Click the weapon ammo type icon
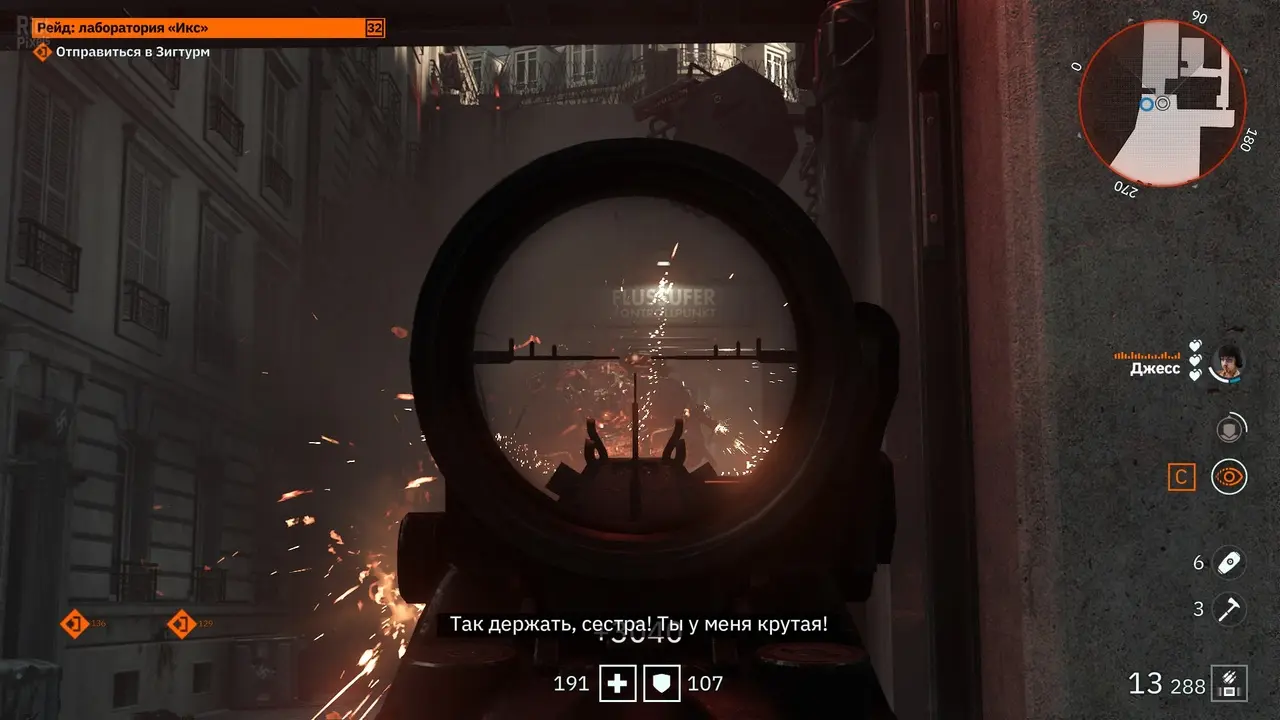 (1228, 684)
